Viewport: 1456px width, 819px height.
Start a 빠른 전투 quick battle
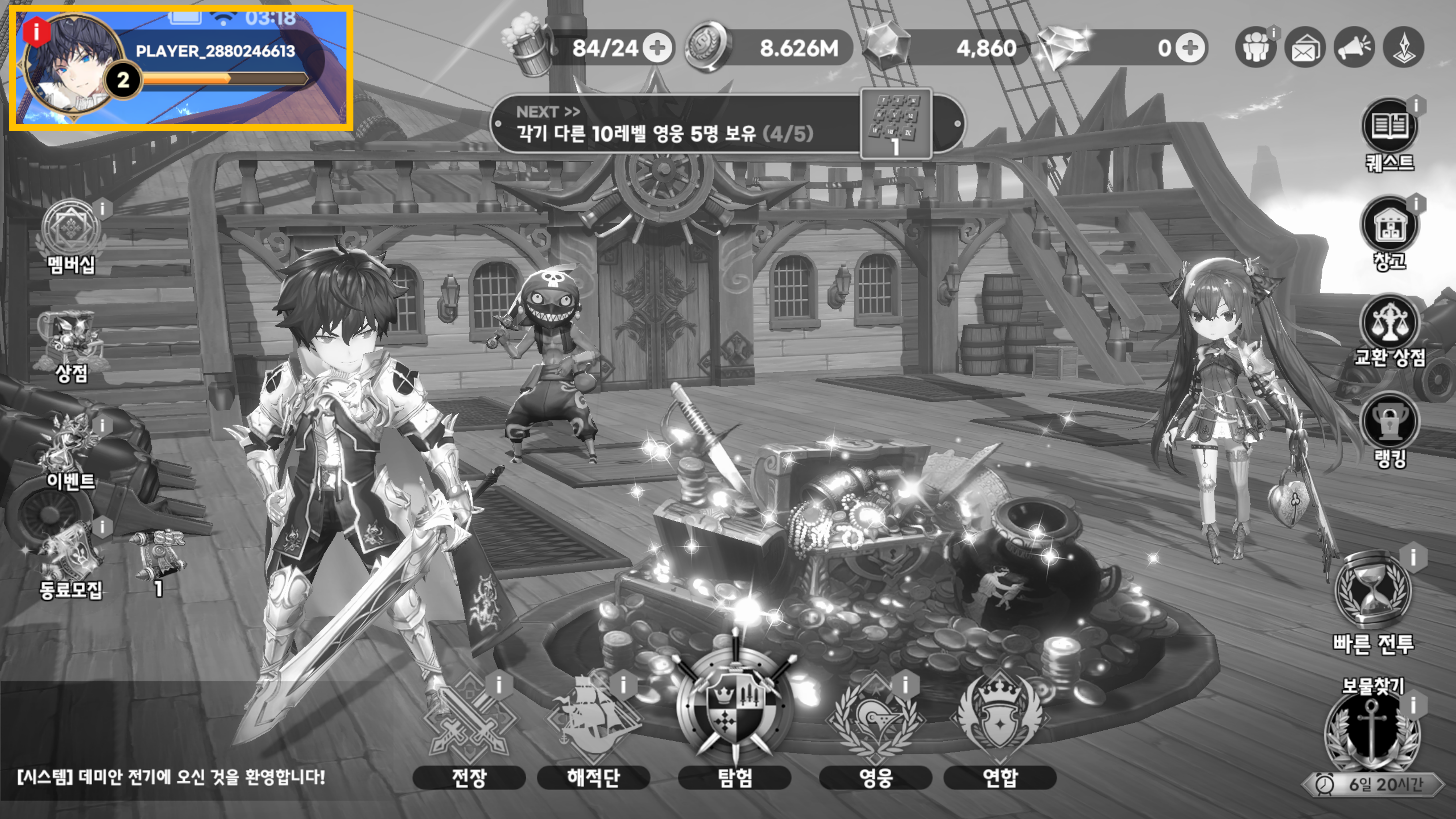[x=1373, y=602]
